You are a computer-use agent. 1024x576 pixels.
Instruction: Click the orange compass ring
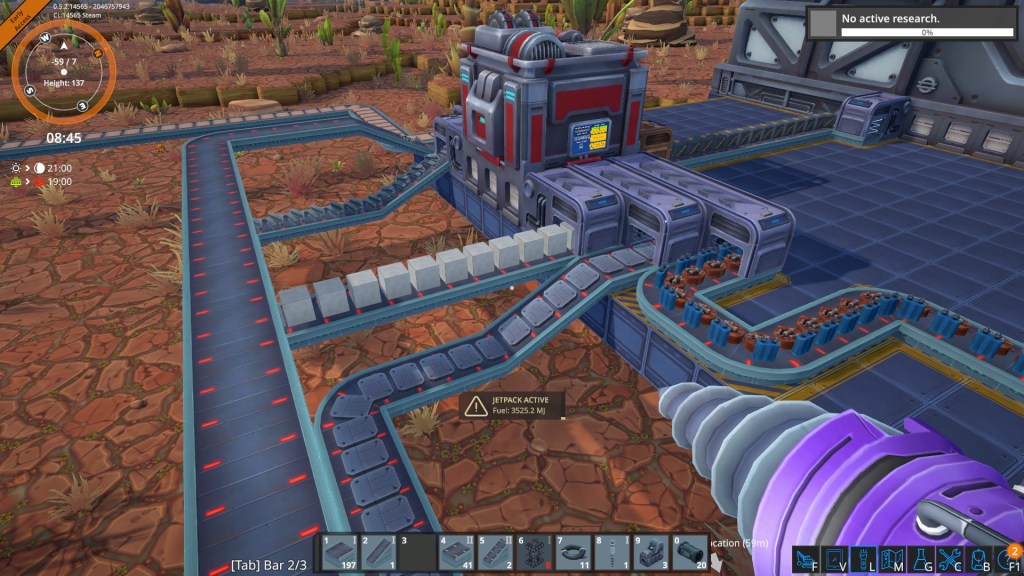coord(65,70)
